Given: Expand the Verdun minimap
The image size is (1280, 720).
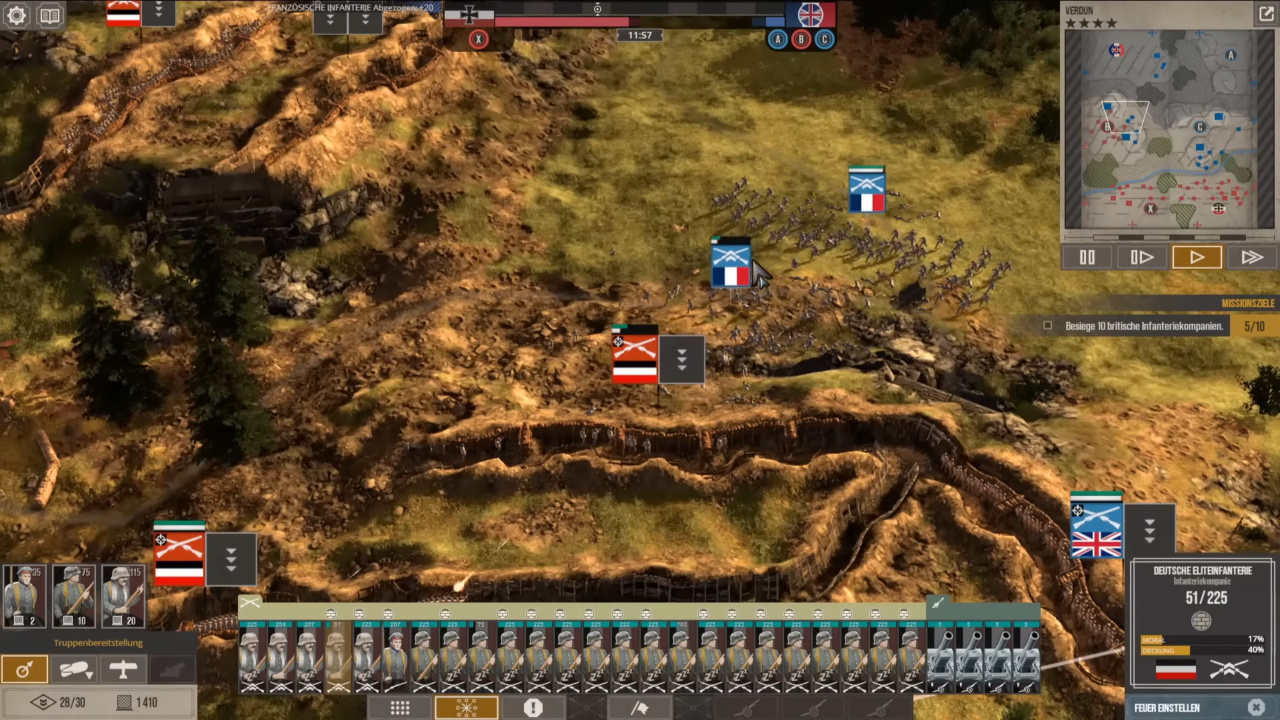Looking at the screenshot, I should (1265, 14).
